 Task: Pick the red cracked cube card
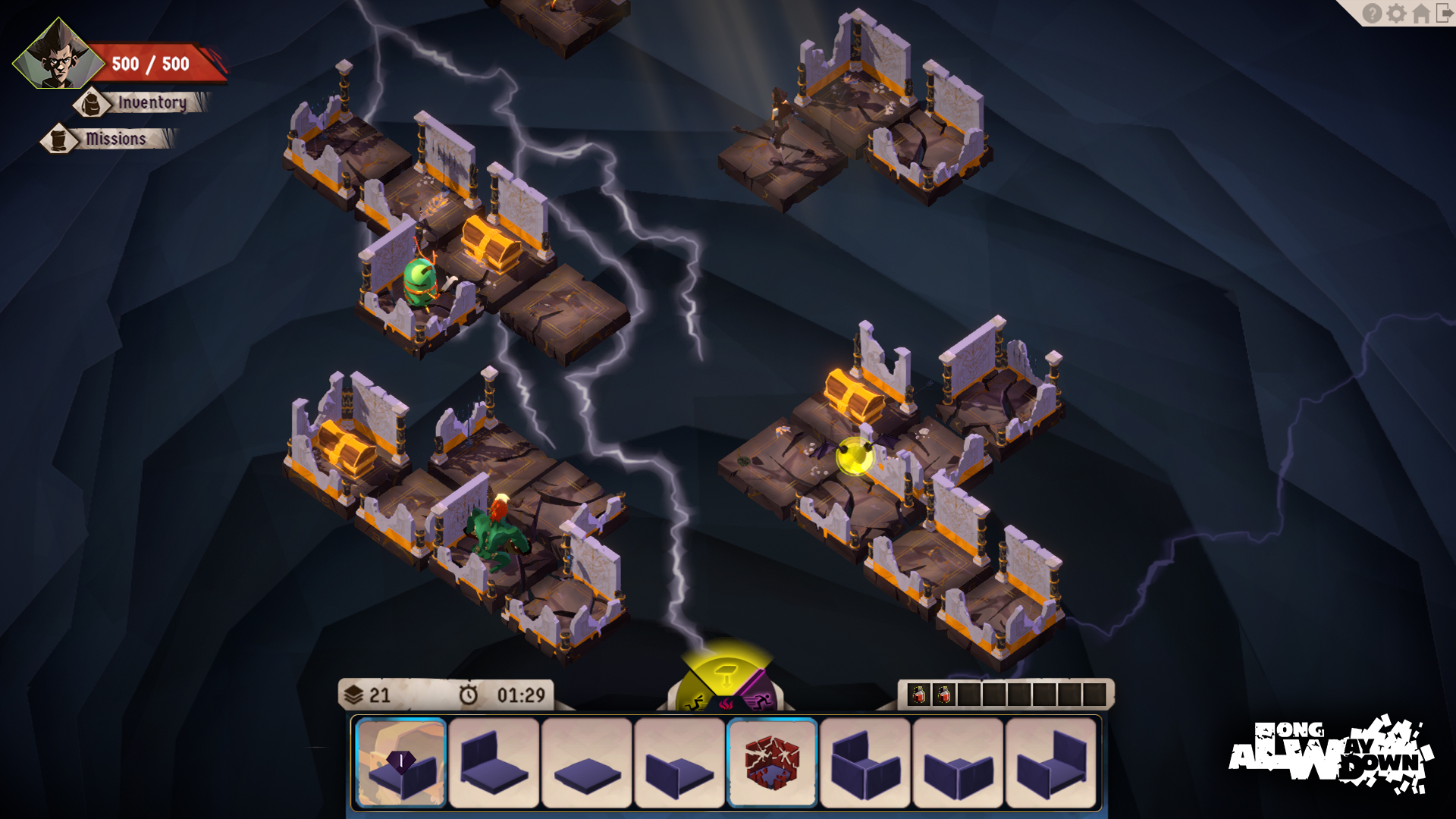(x=772, y=763)
